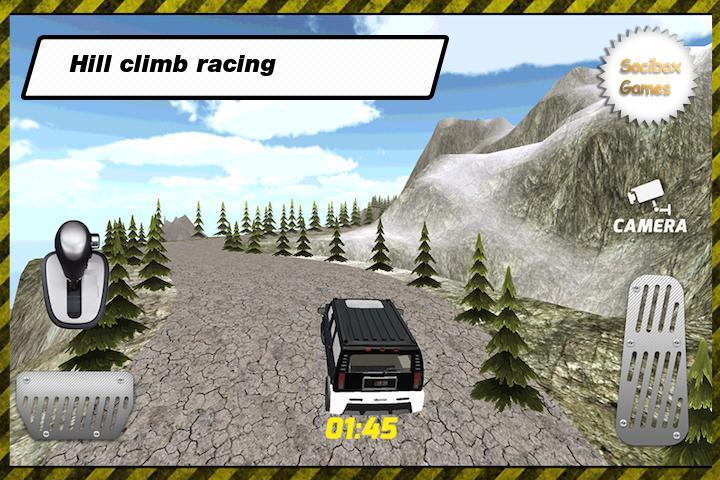Screen dimensions: 720x480
Task: Switch view with the Camera button
Action: [649, 208]
